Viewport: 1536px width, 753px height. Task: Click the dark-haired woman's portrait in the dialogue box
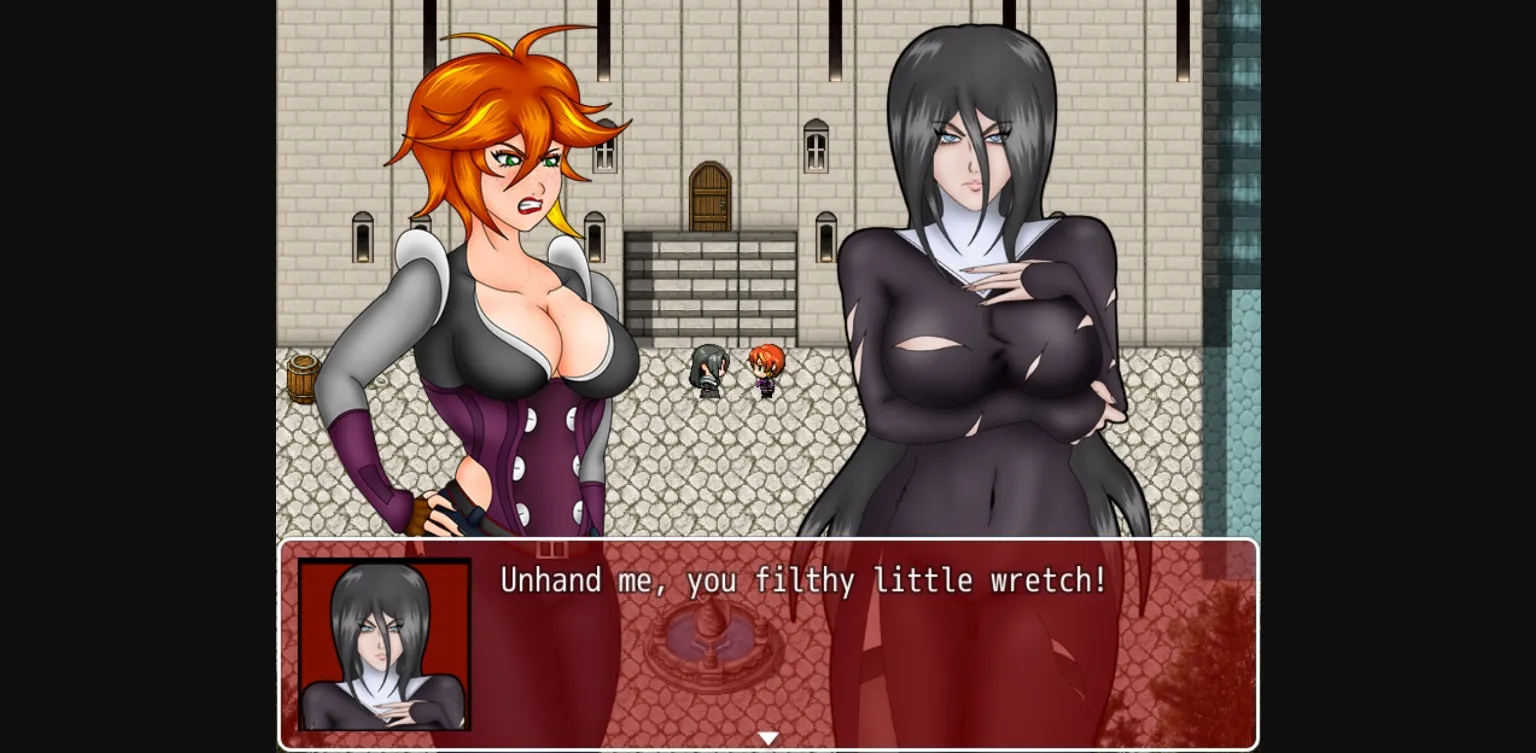[x=384, y=645]
